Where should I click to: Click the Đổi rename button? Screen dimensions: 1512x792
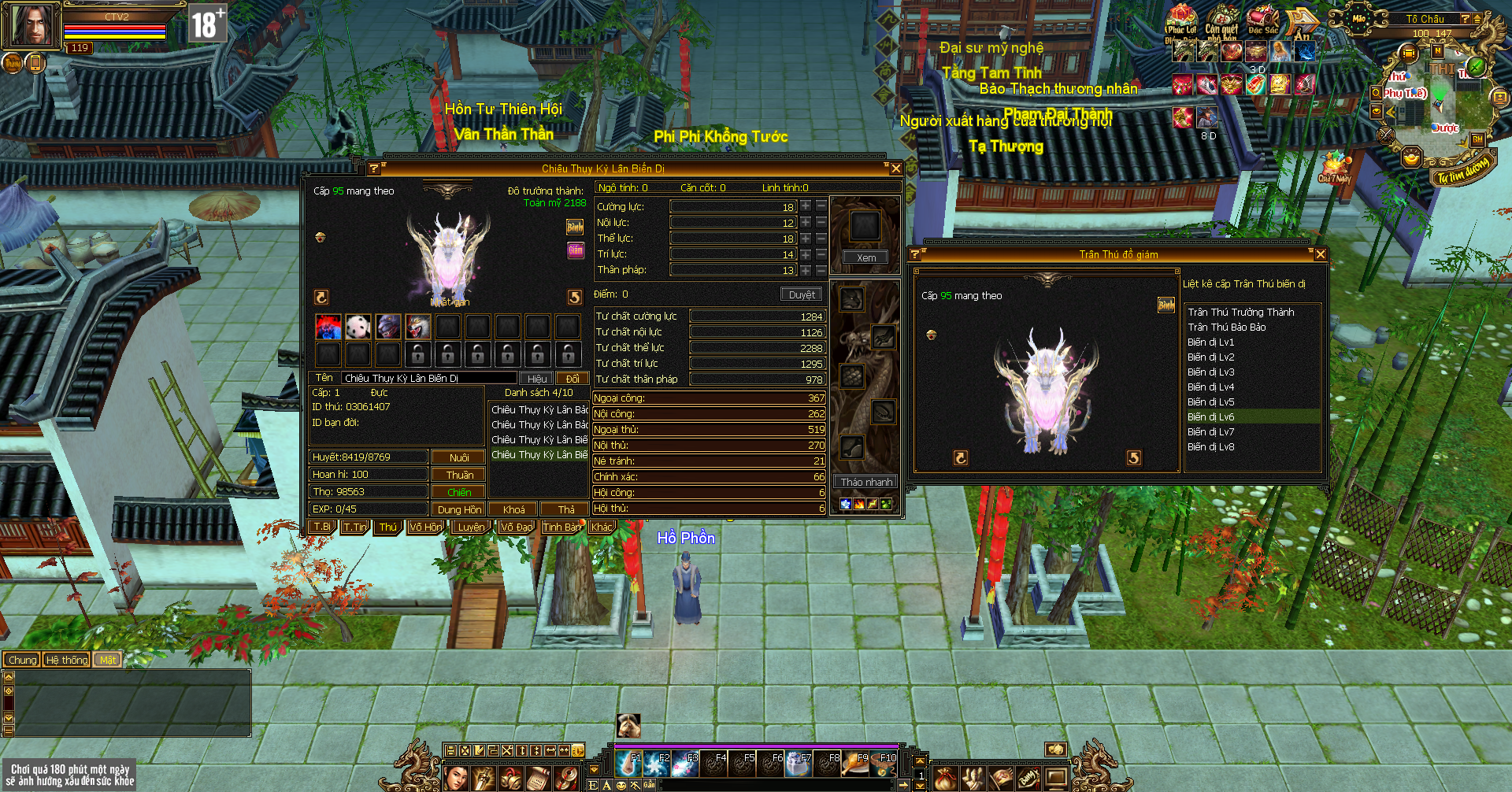[573, 379]
